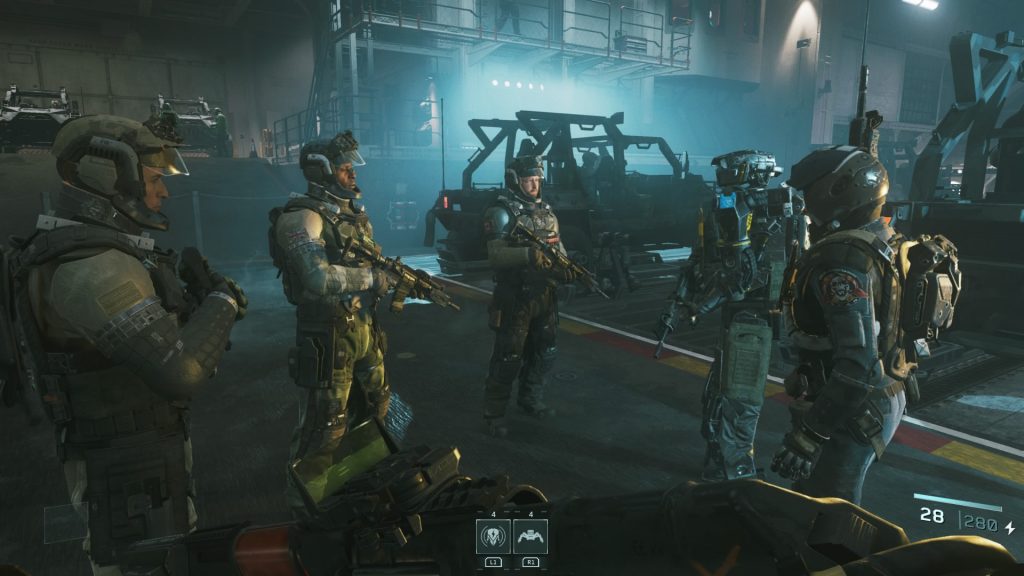The width and height of the screenshot is (1024, 576).
Task: Select the seeker spider-bot equipment slot
Action: [x=530, y=535]
